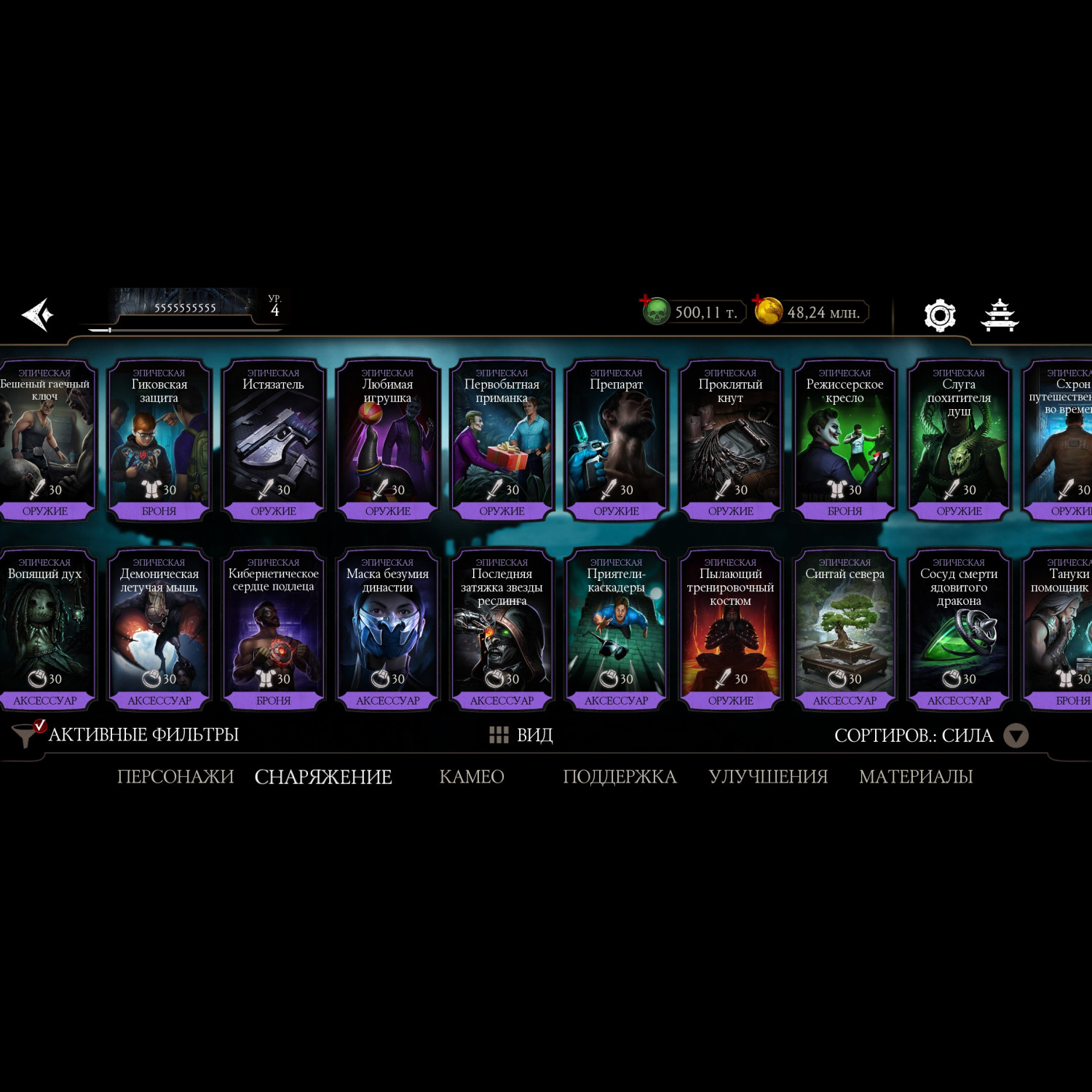Go back using the arrow button
The image size is (1092, 1092).
(x=38, y=314)
